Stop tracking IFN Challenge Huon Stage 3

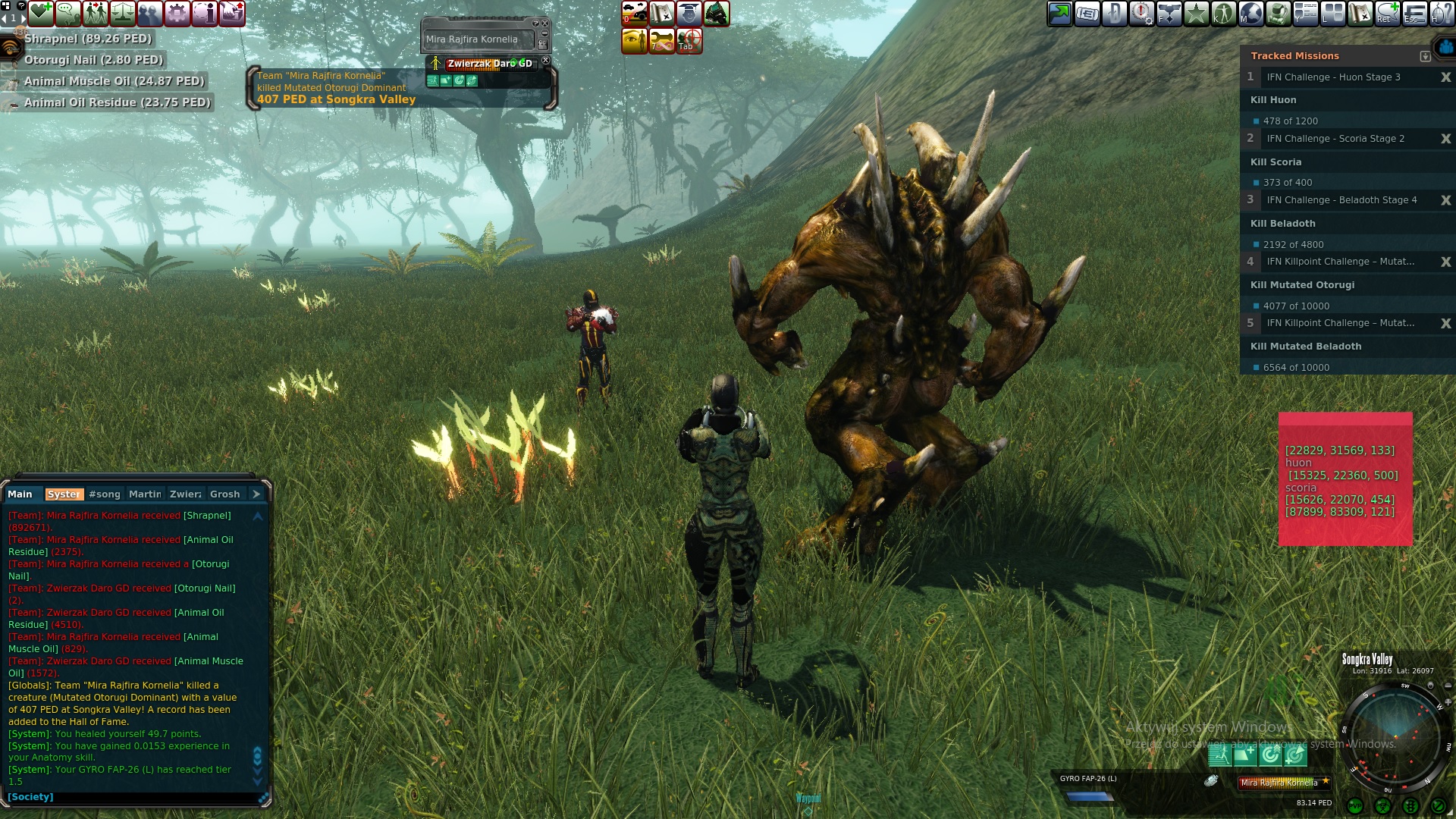tap(1445, 77)
